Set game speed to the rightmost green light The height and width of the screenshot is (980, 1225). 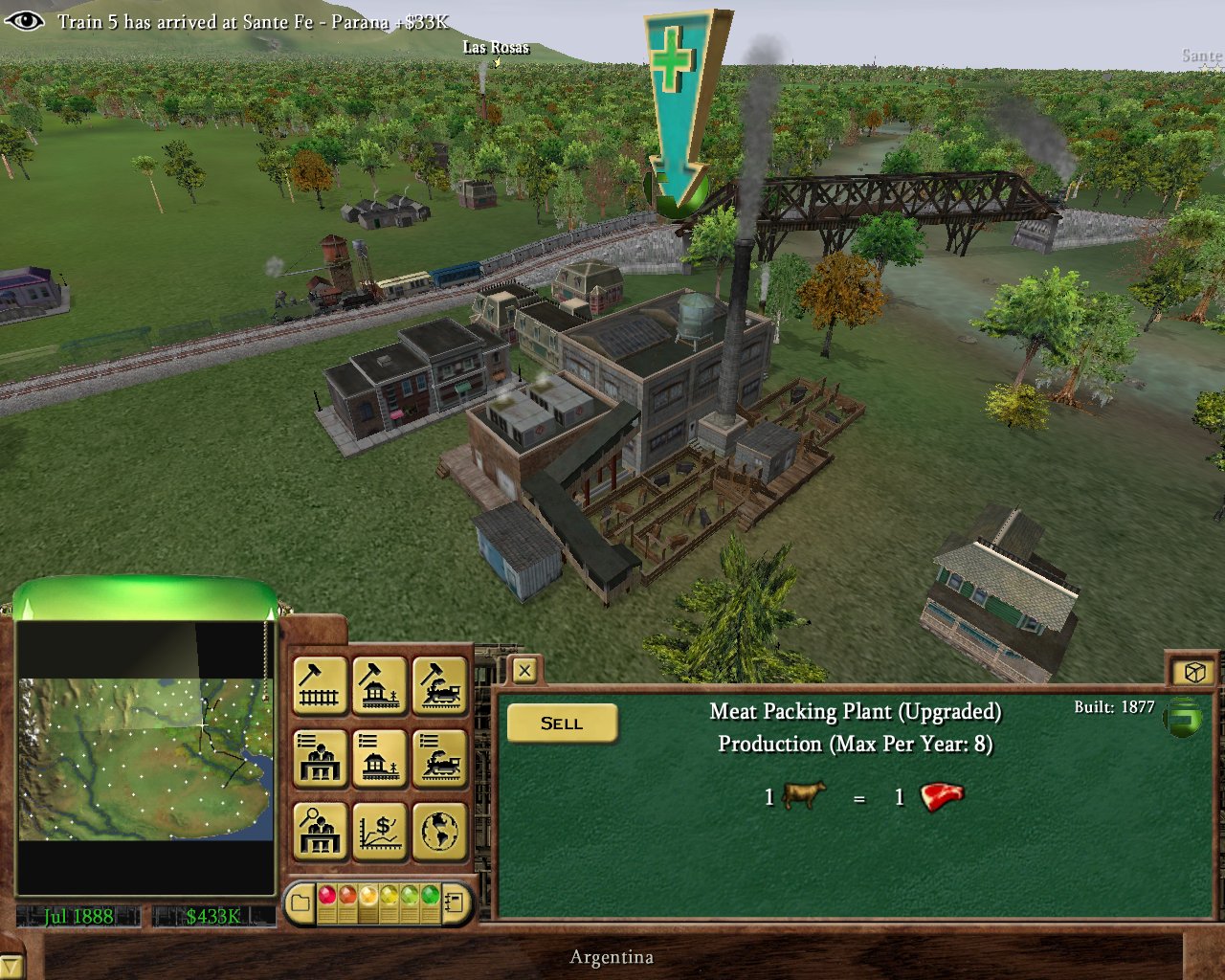[x=430, y=896]
